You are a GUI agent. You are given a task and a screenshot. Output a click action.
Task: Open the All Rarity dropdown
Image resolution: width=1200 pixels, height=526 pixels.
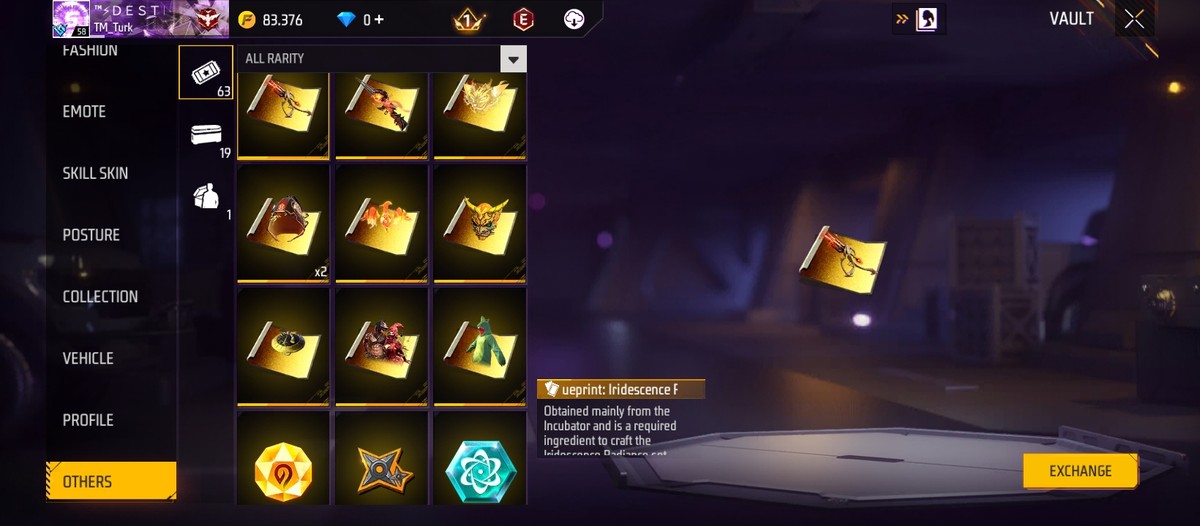[513, 59]
